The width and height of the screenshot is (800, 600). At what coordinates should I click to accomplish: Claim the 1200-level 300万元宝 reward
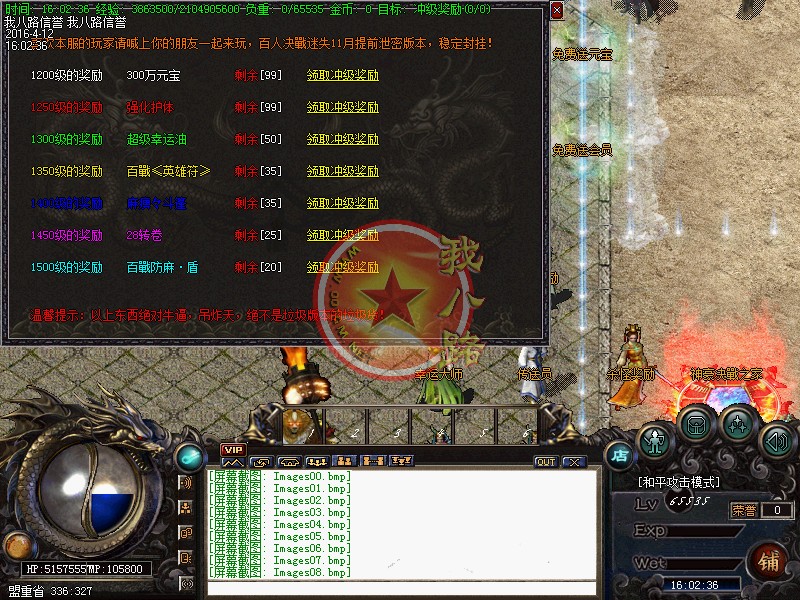[342, 76]
